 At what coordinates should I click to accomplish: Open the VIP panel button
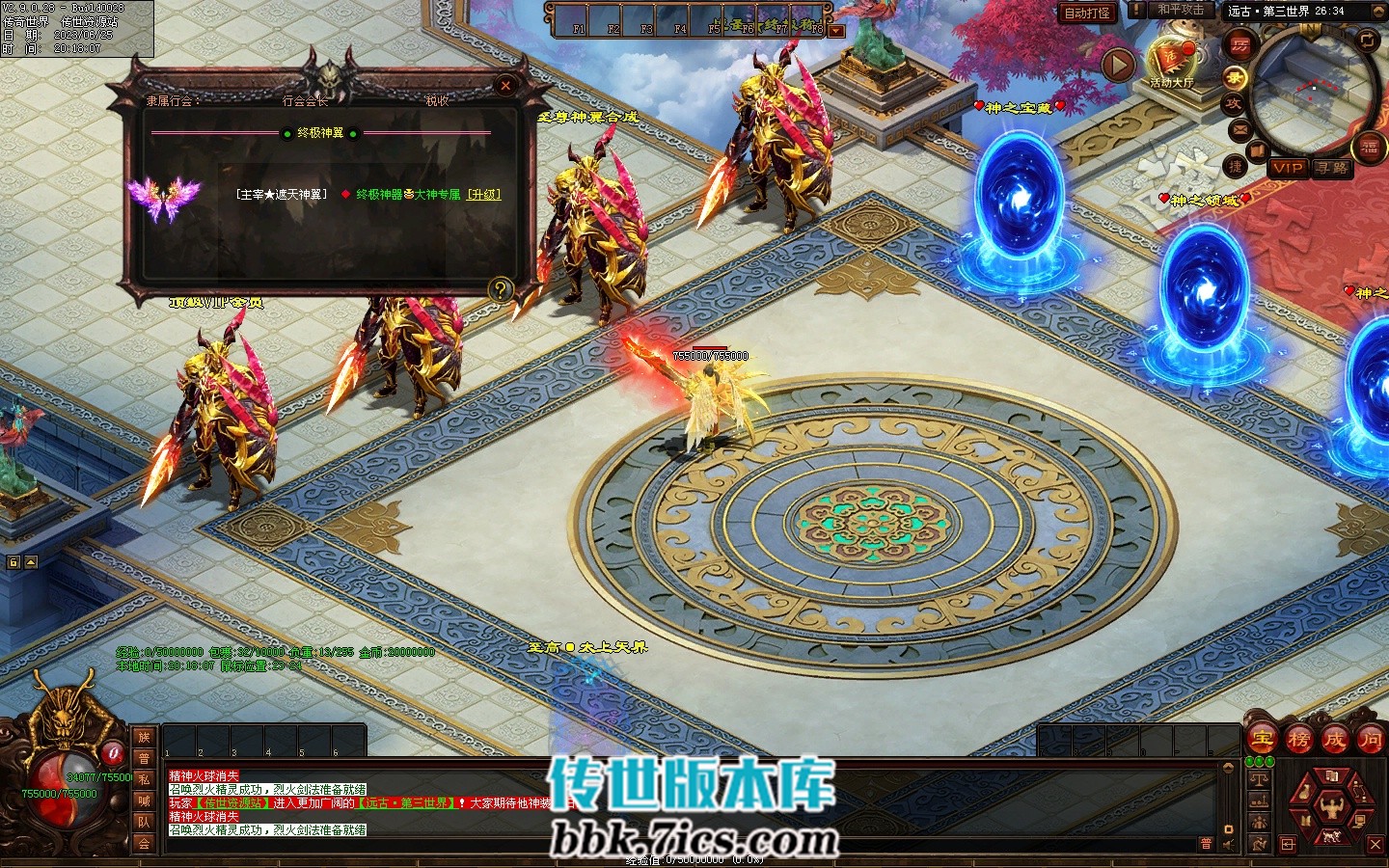tap(1288, 168)
